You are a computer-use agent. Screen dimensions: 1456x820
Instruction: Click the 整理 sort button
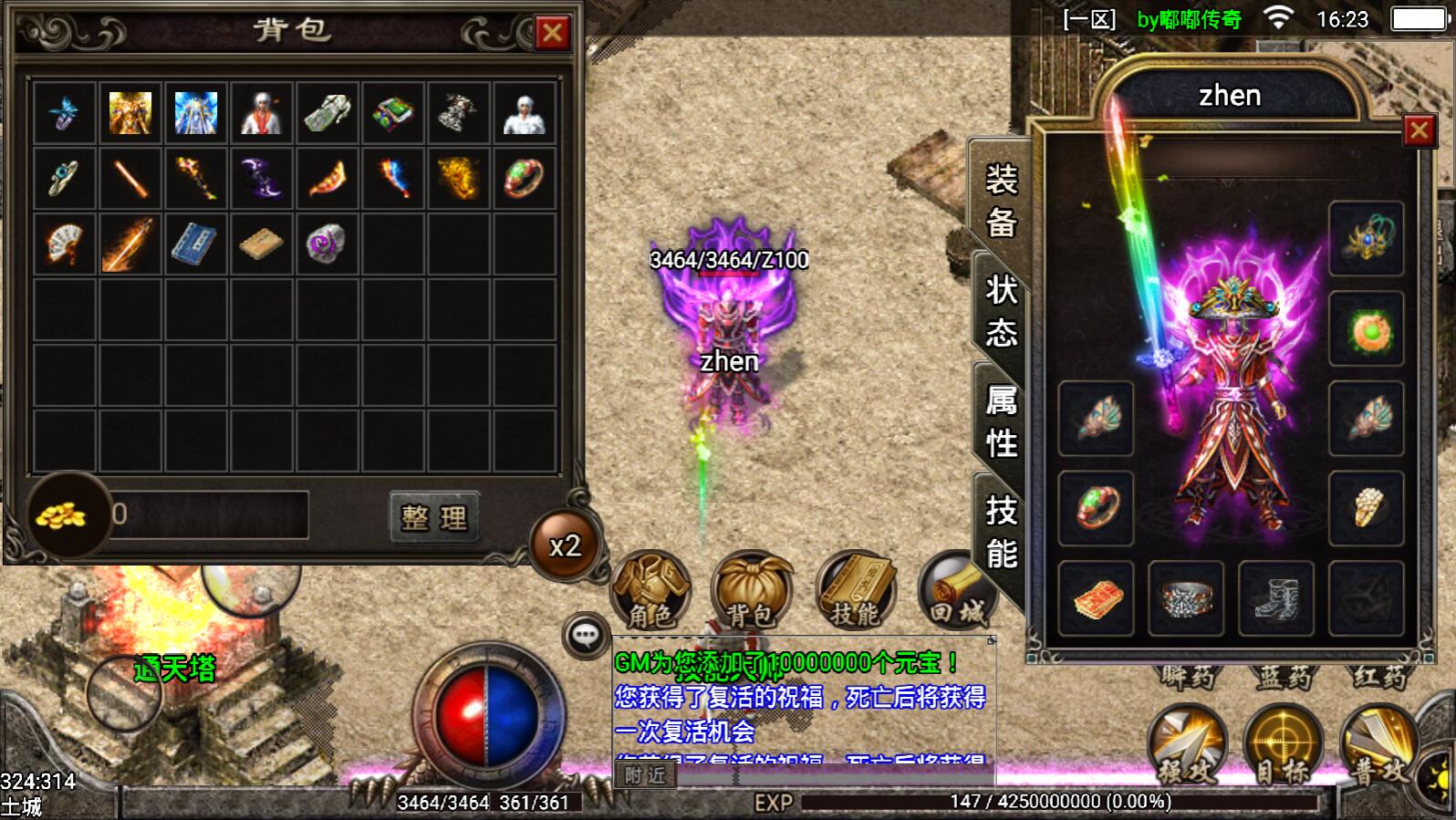(x=434, y=518)
